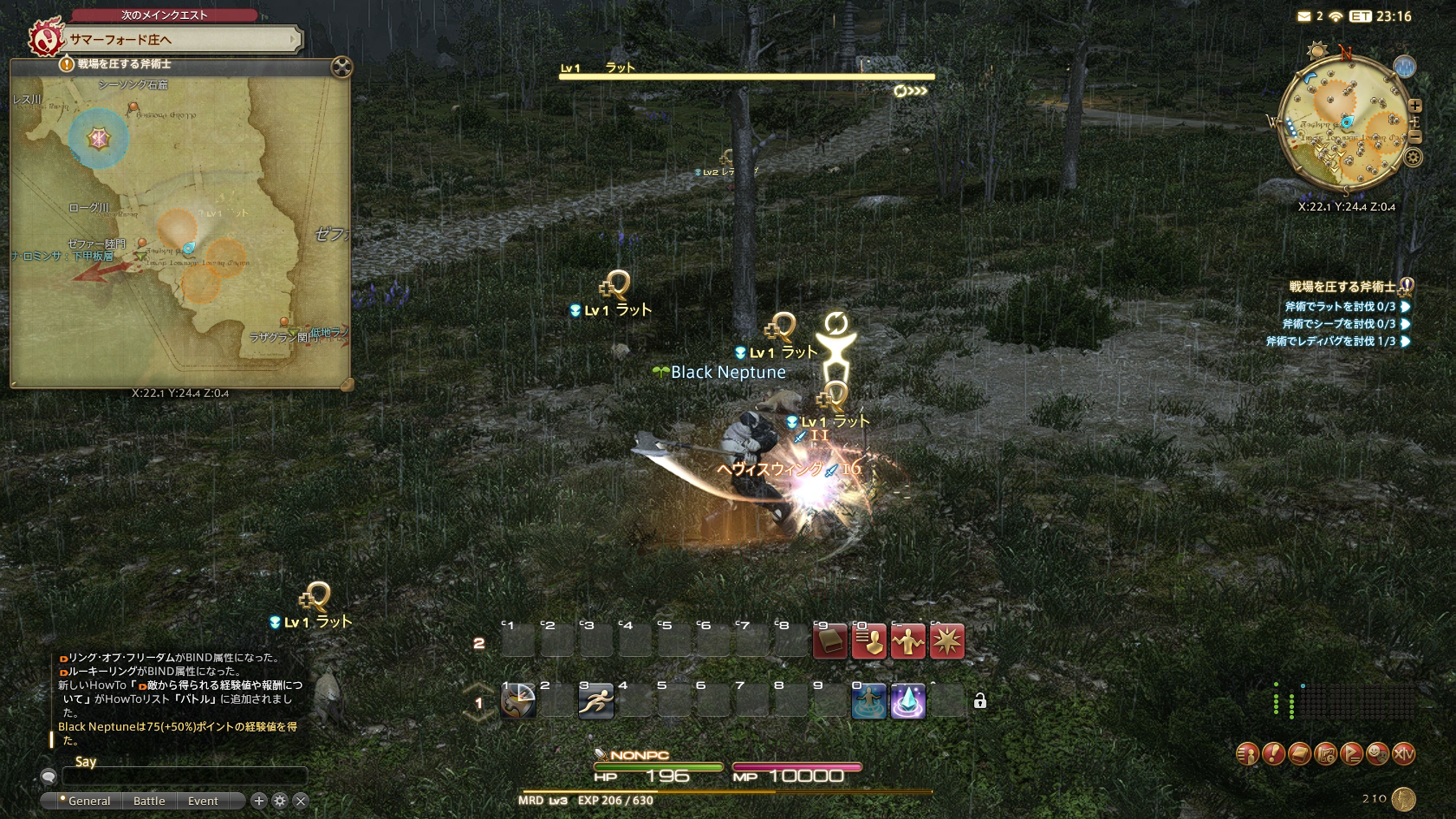The image size is (1456, 819).
Task: Use the Teleport crystal ability
Action: coord(907,701)
